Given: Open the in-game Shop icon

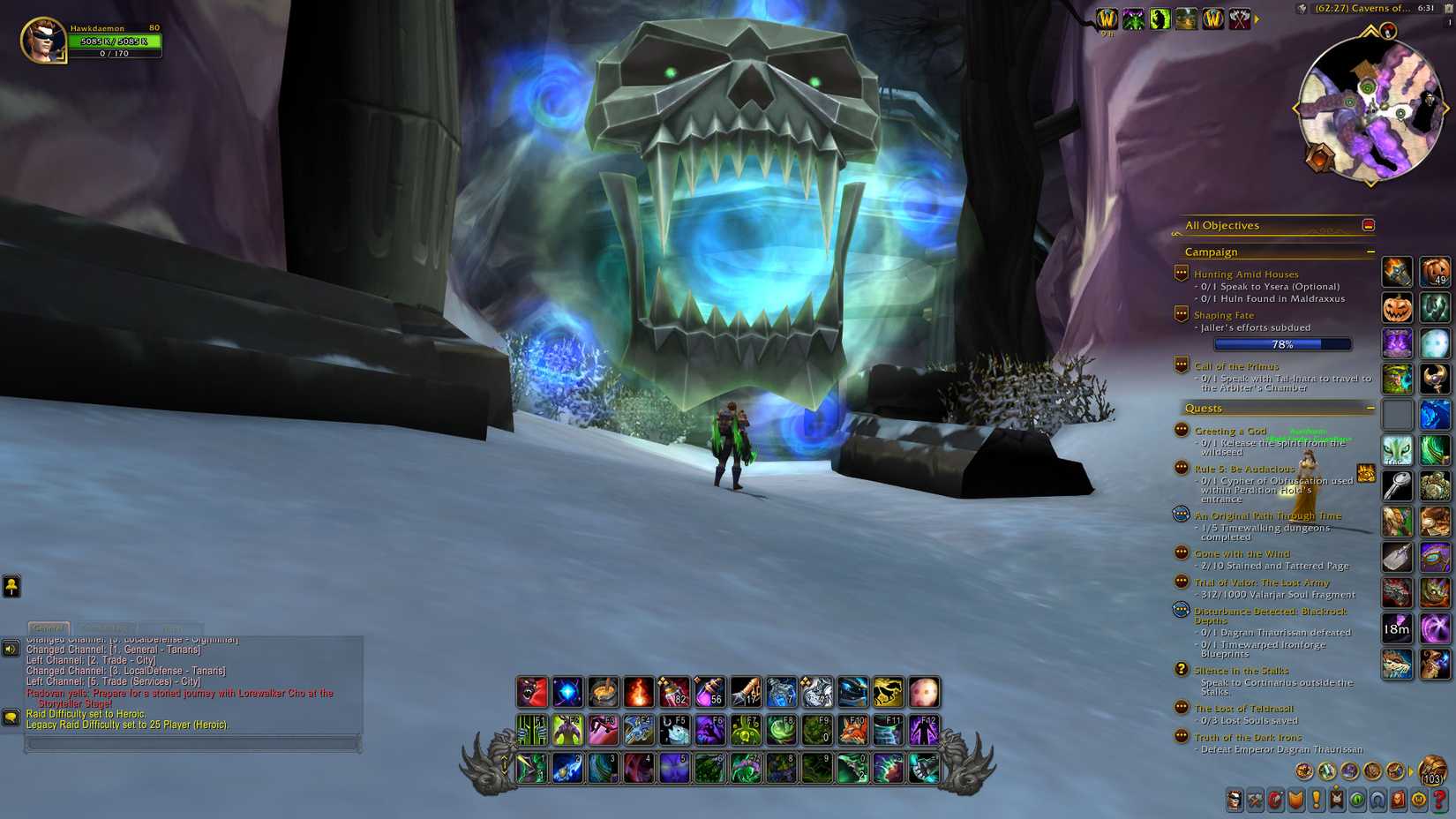Looking at the screenshot, I should click(1419, 801).
